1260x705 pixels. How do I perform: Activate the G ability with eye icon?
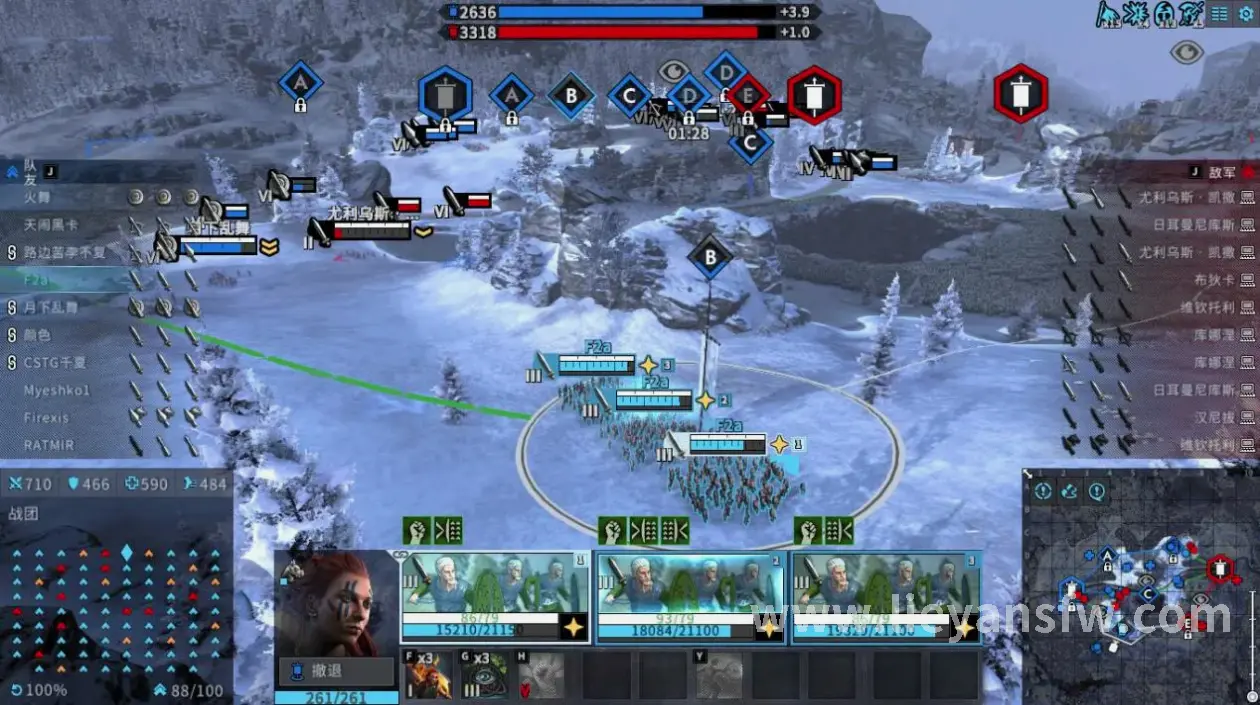pyautogui.click(x=484, y=677)
